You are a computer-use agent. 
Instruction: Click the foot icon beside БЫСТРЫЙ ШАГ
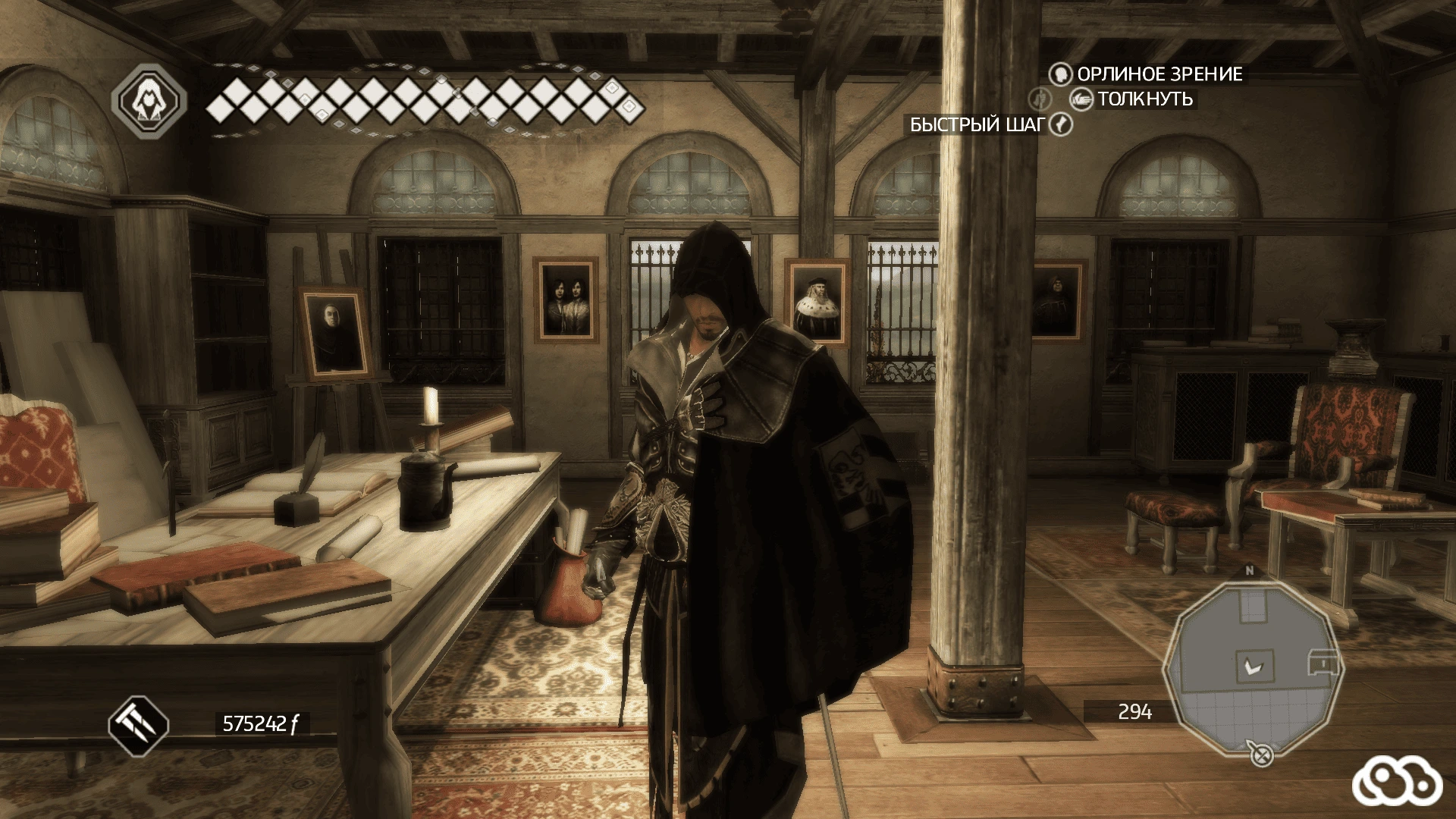(x=1060, y=124)
